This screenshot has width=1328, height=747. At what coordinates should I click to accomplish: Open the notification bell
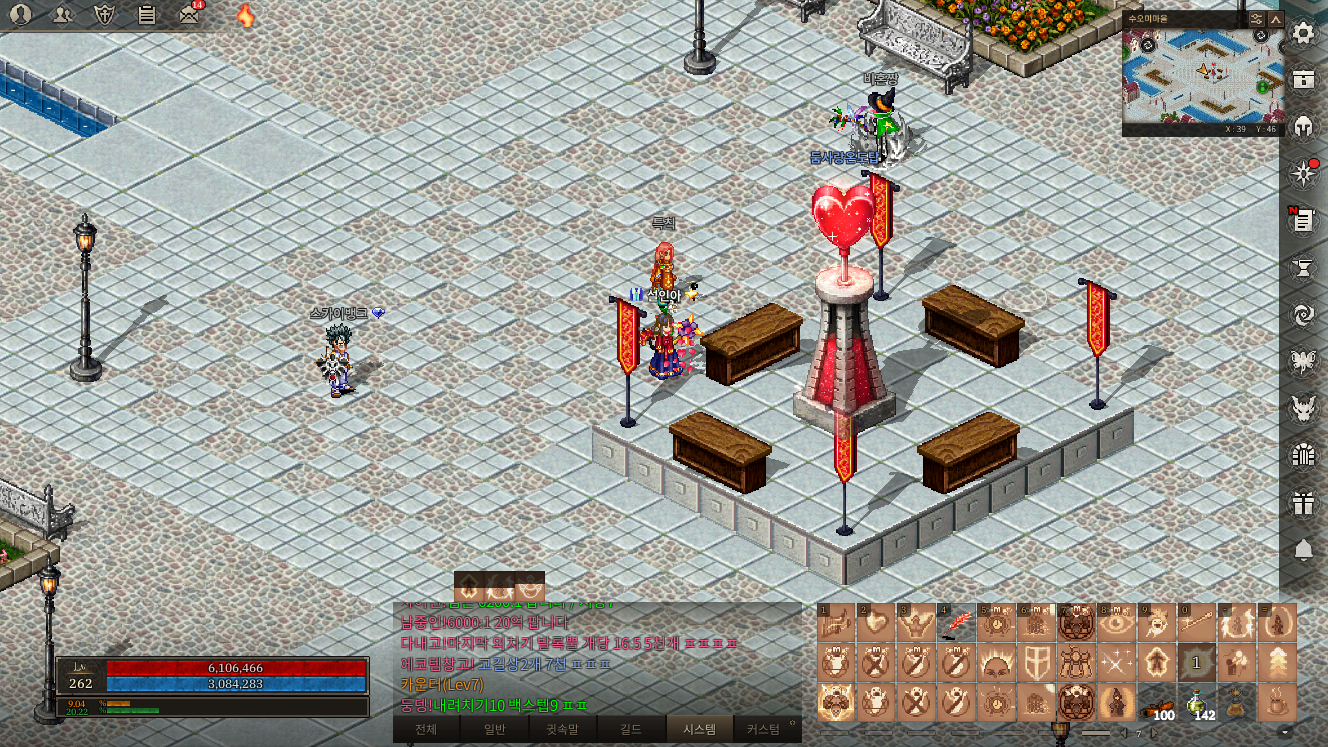coord(1303,550)
